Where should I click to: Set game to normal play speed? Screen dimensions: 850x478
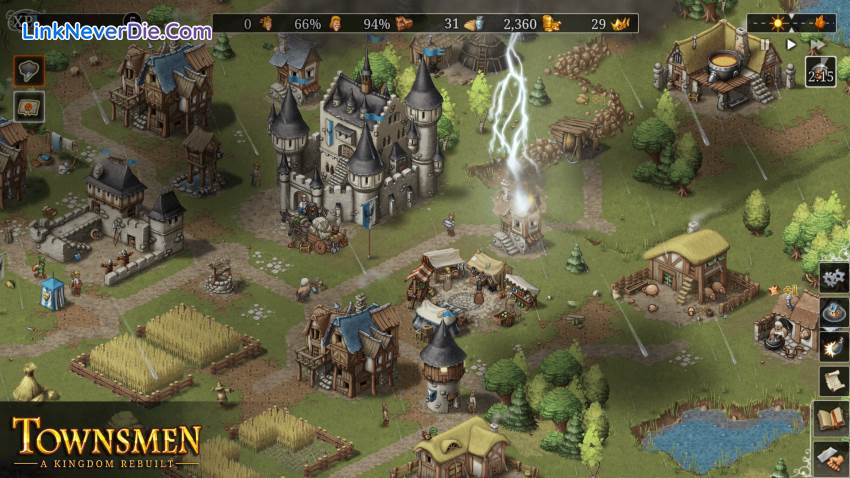pos(792,45)
